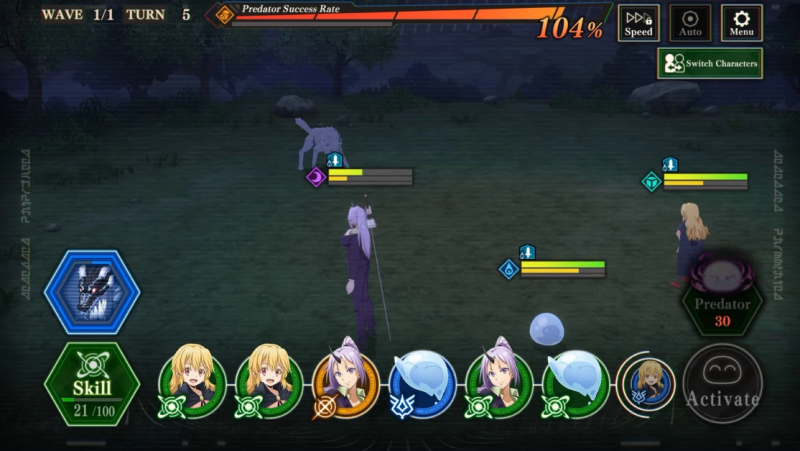Click the Switch Characters button
Image resolution: width=800 pixels, height=451 pixels.
click(x=710, y=64)
